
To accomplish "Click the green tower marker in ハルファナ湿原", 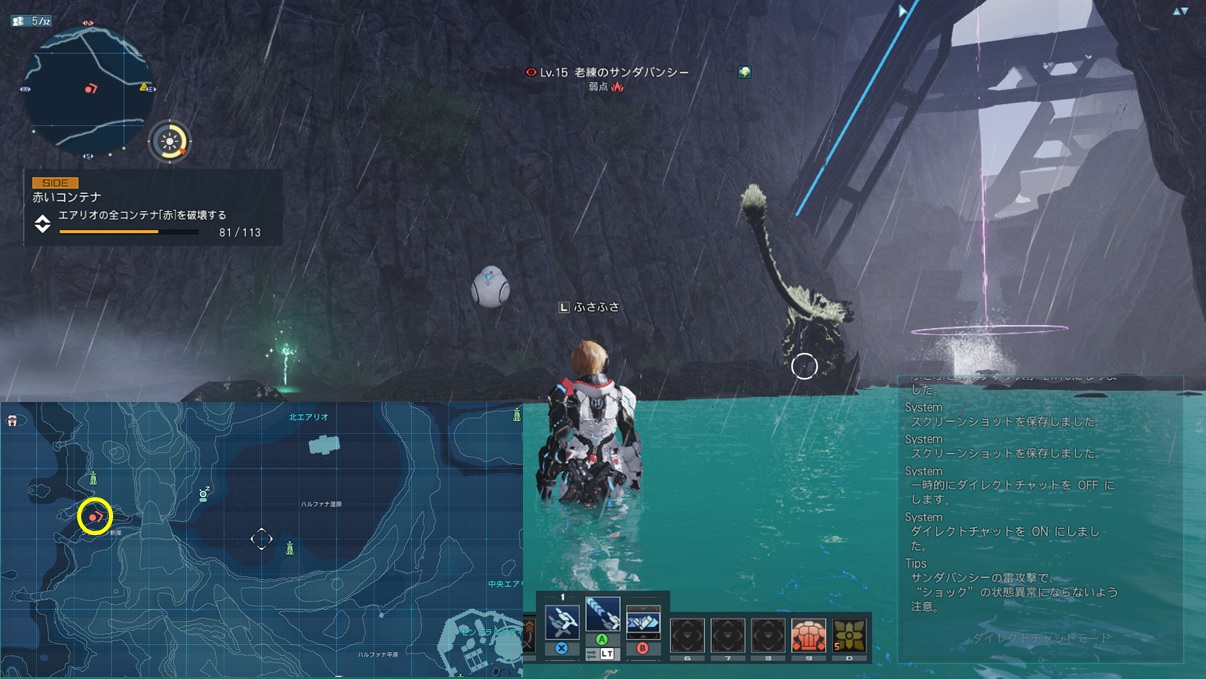I will pos(290,547).
